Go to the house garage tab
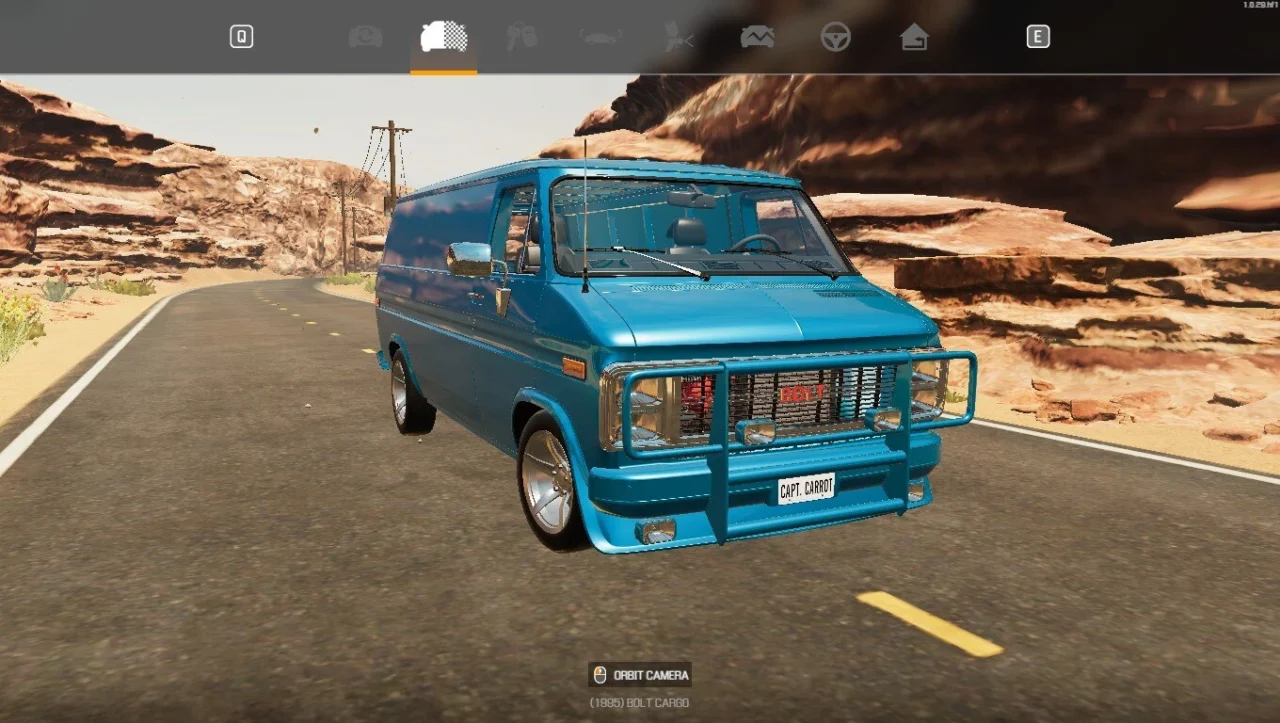This screenshot has height=723, width=1280. click(914, 37)
